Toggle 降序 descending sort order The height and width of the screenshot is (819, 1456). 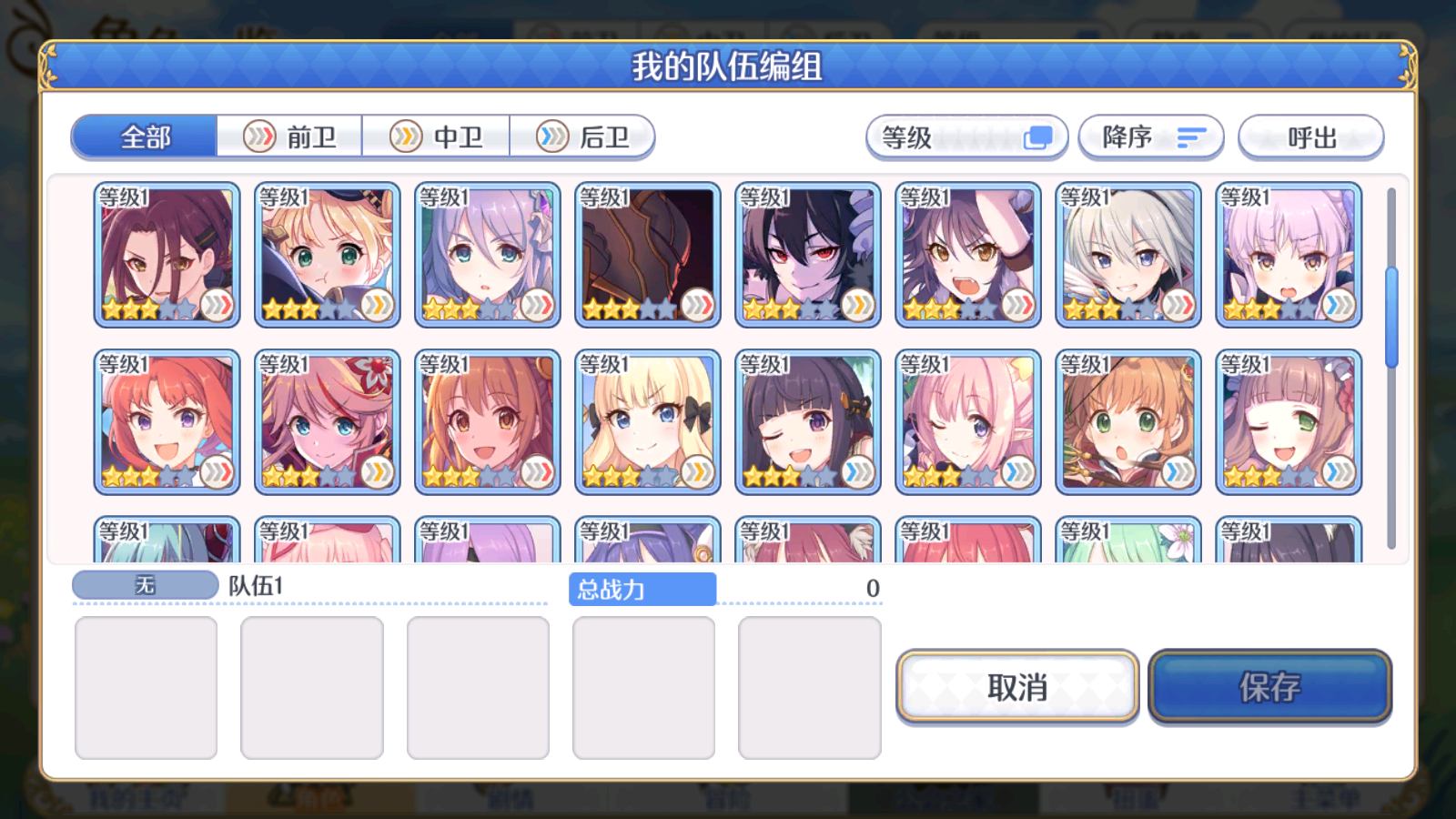[1151, 136]
